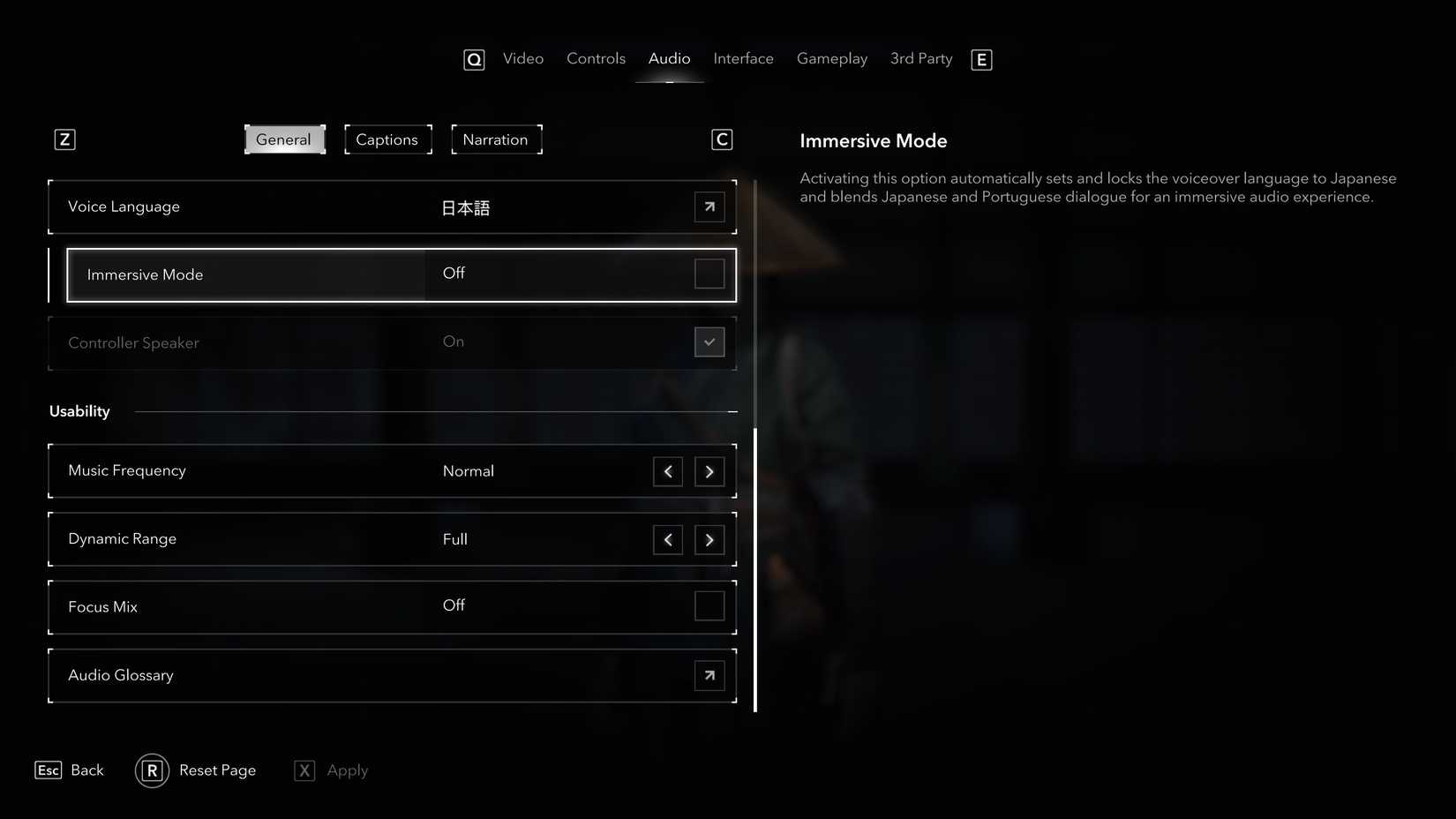
Task: Step Music Frequency back with left arrow
Action: pos(668,471)
